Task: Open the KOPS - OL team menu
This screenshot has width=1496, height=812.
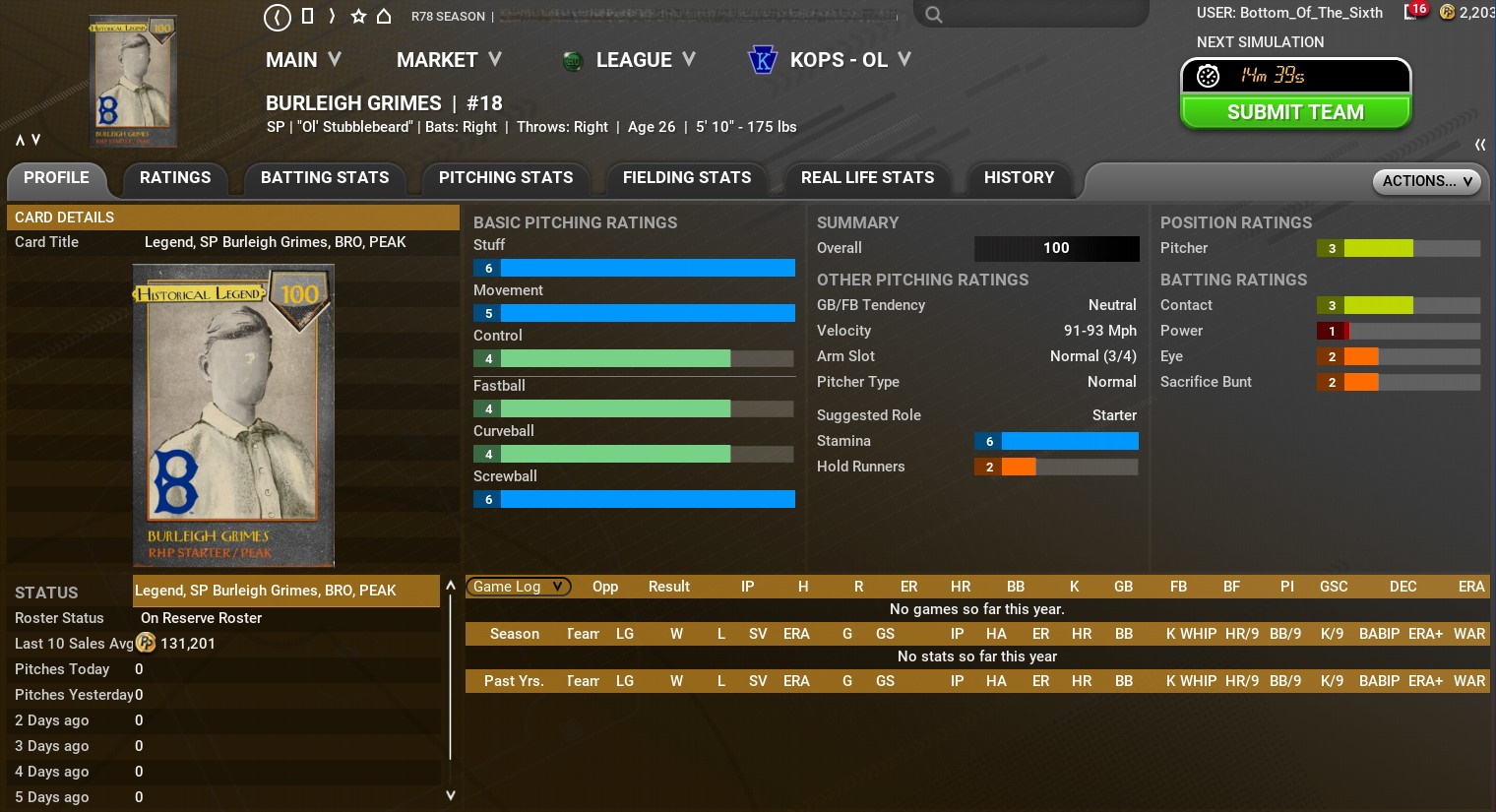Action: (848, 60)
